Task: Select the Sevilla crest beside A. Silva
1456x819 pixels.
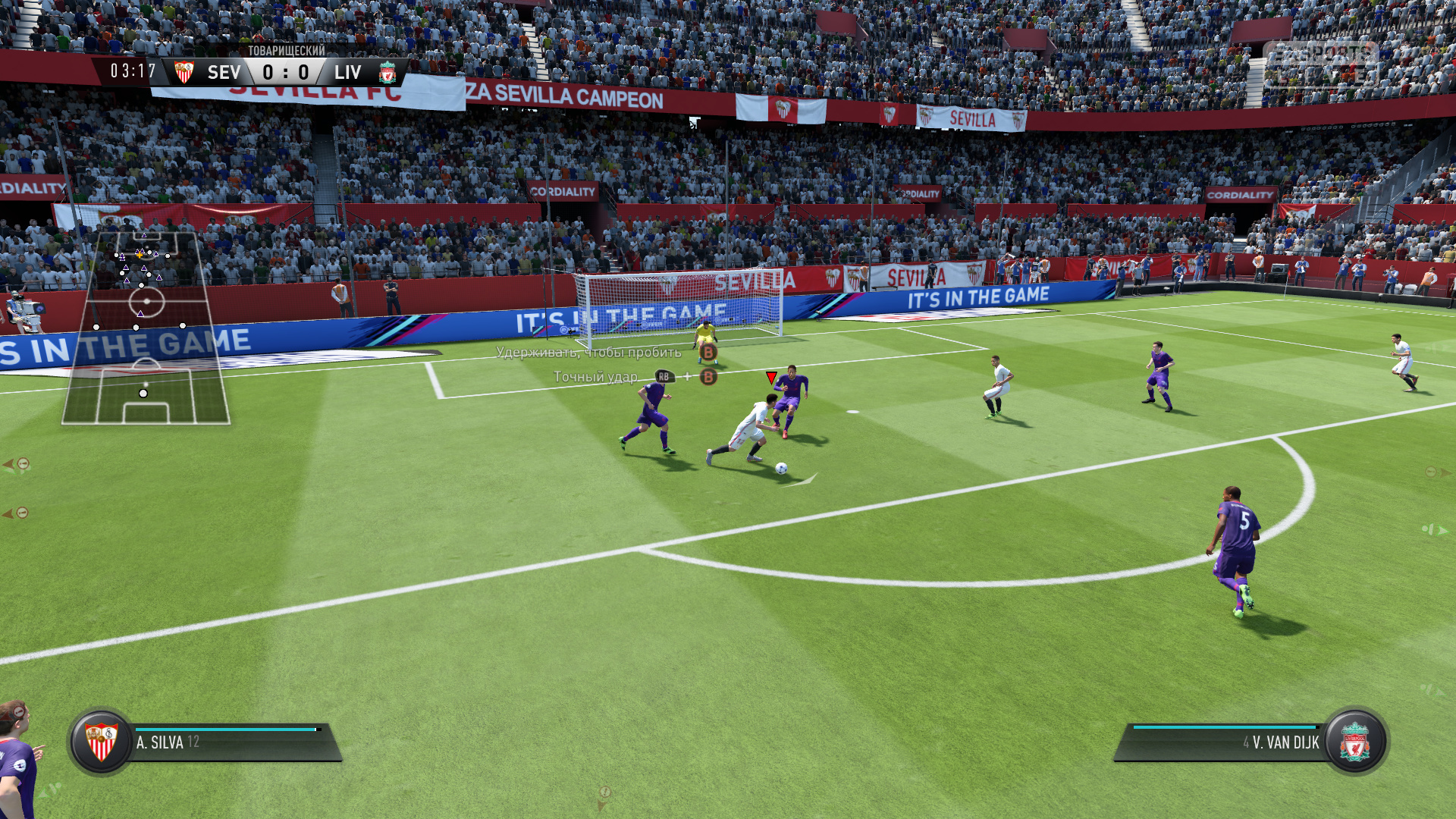Action: point(102,742)
